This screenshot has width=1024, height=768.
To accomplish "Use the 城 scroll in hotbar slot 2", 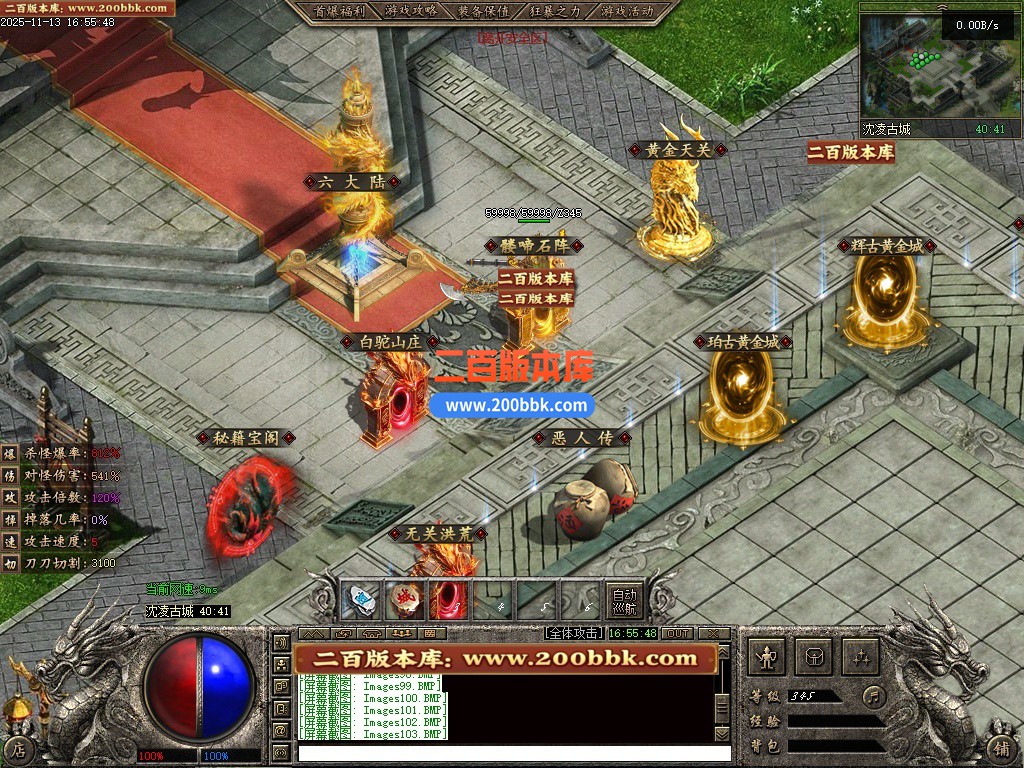I will tap(404, 600).
